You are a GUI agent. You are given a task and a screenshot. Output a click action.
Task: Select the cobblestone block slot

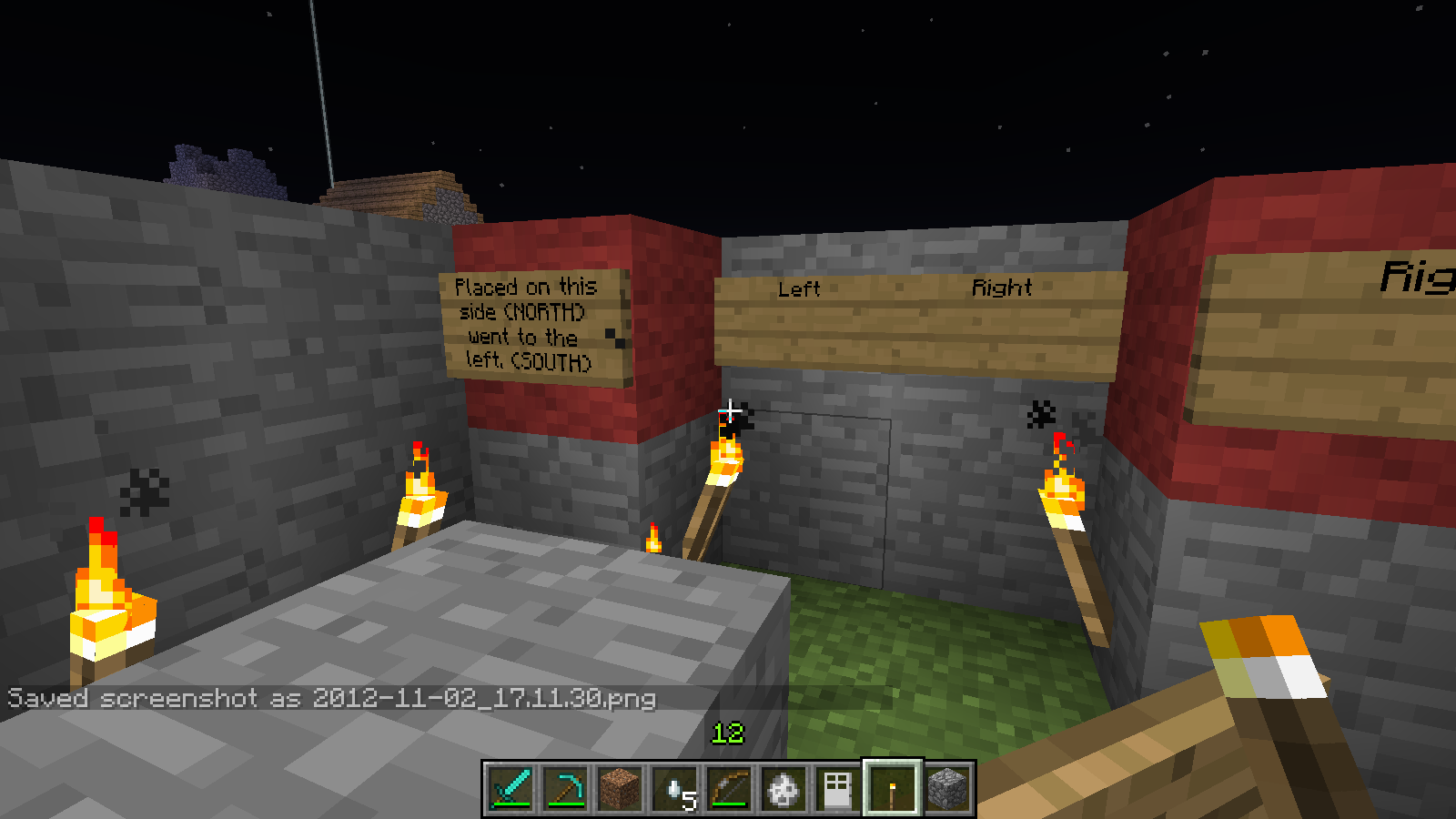947,788
